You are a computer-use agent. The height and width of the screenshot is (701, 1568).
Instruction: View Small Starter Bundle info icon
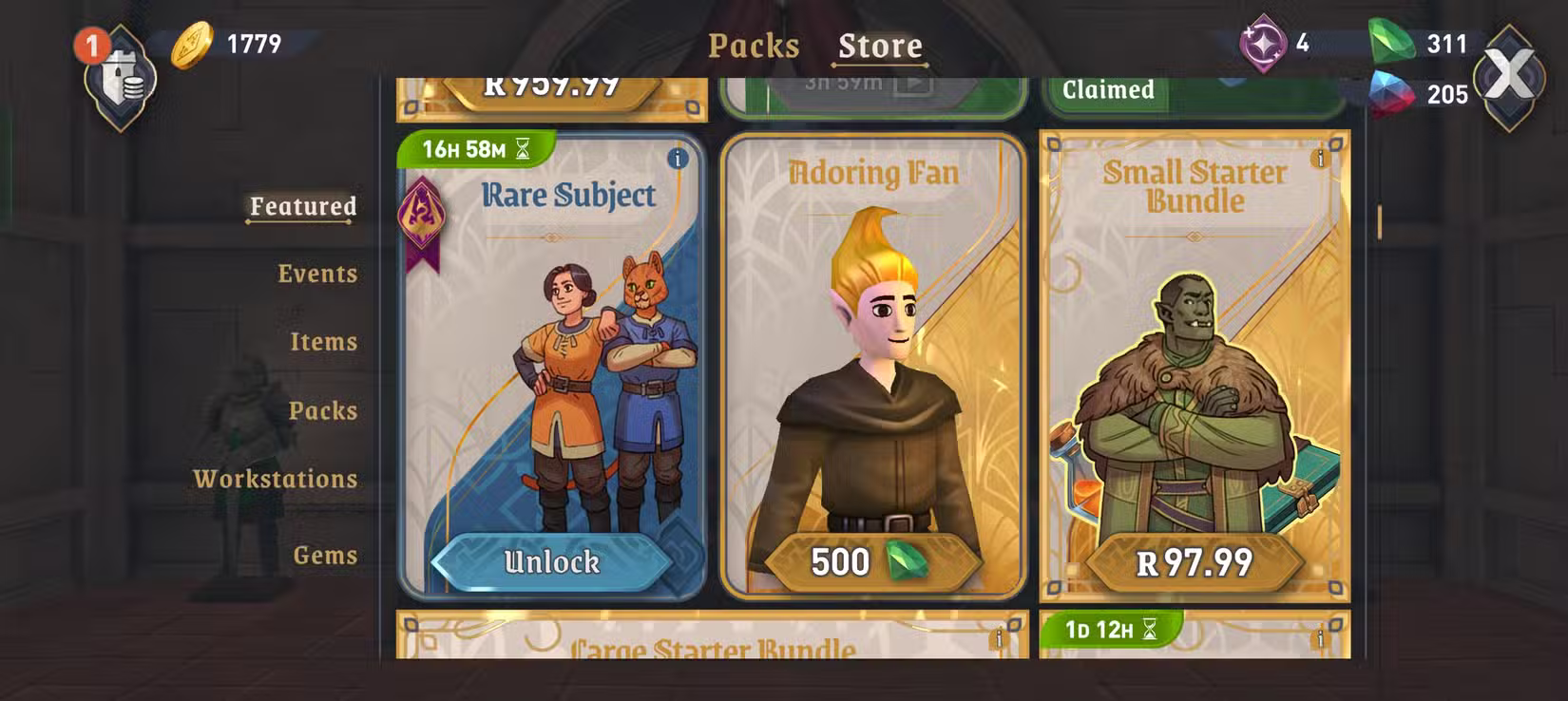click(1320, 159)
